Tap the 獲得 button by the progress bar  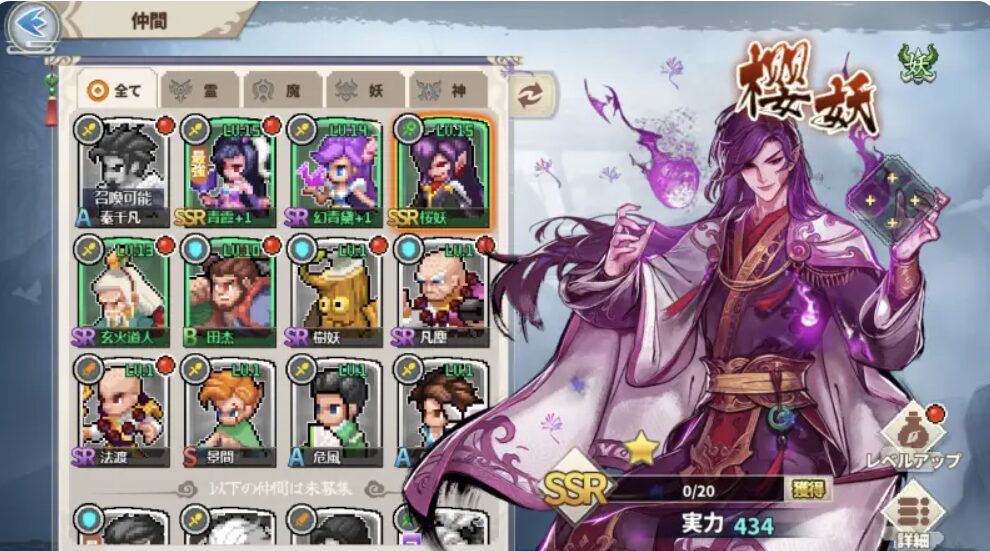808,489
